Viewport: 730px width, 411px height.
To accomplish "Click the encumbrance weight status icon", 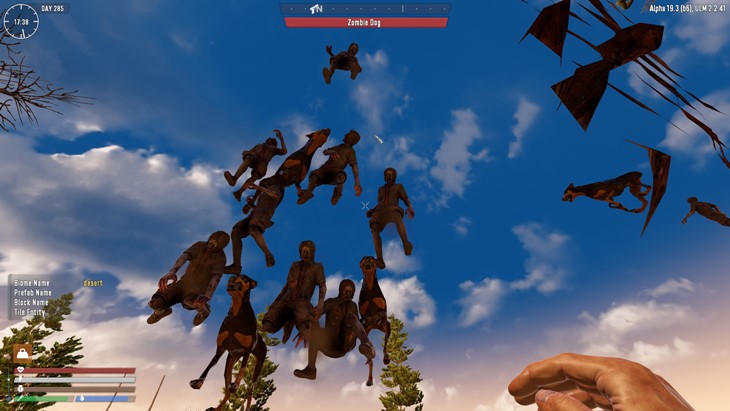I will 21,352.
